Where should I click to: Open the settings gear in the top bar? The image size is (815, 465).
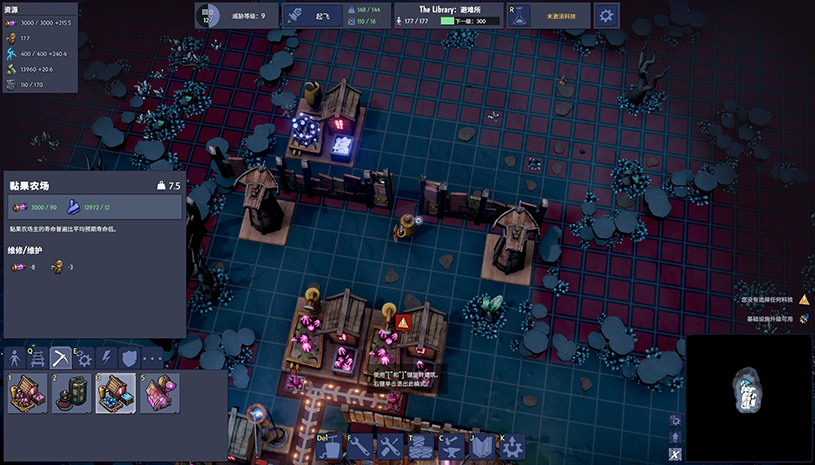tap(606, 15)
